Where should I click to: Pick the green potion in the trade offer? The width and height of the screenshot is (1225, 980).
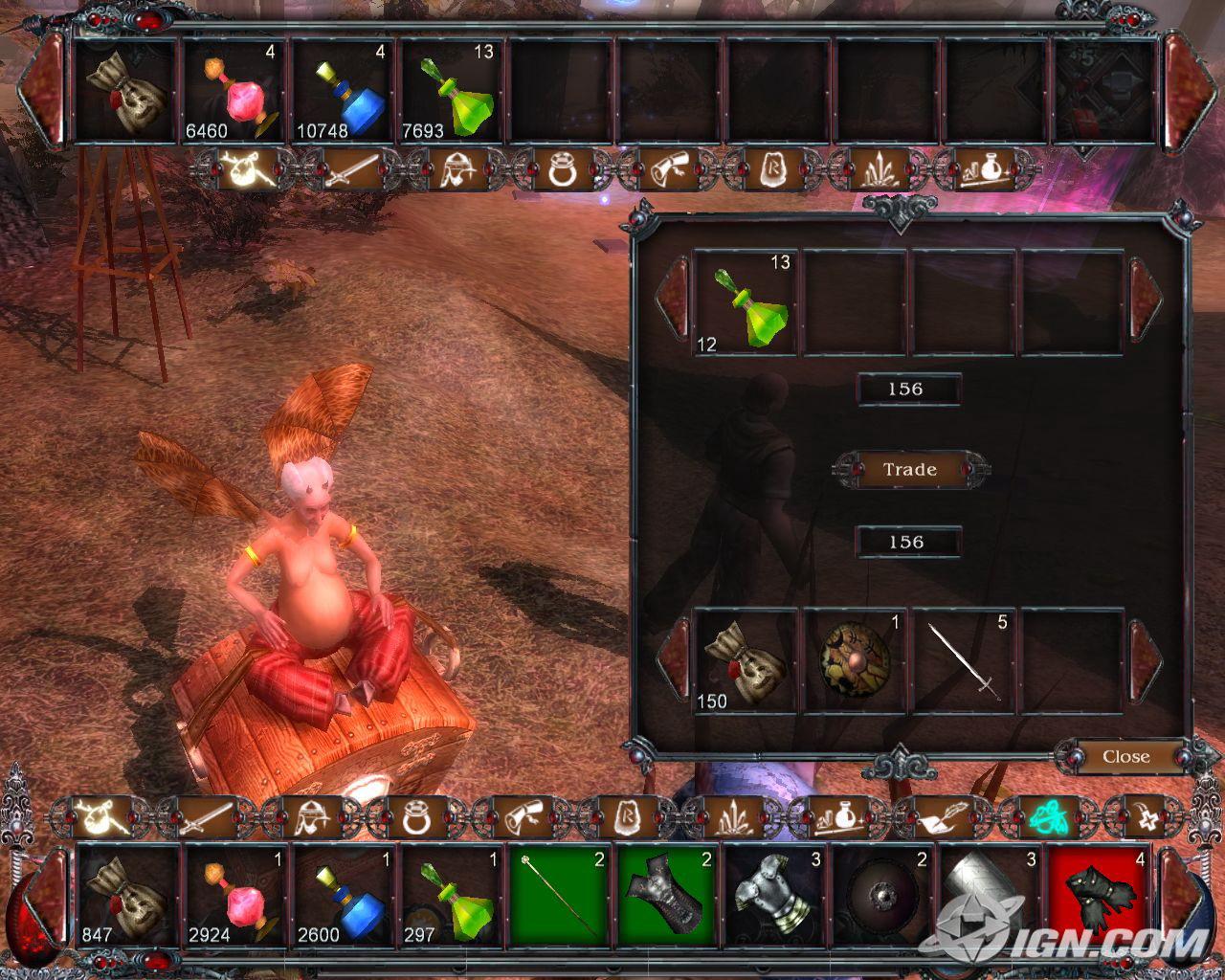pos(746,301)
